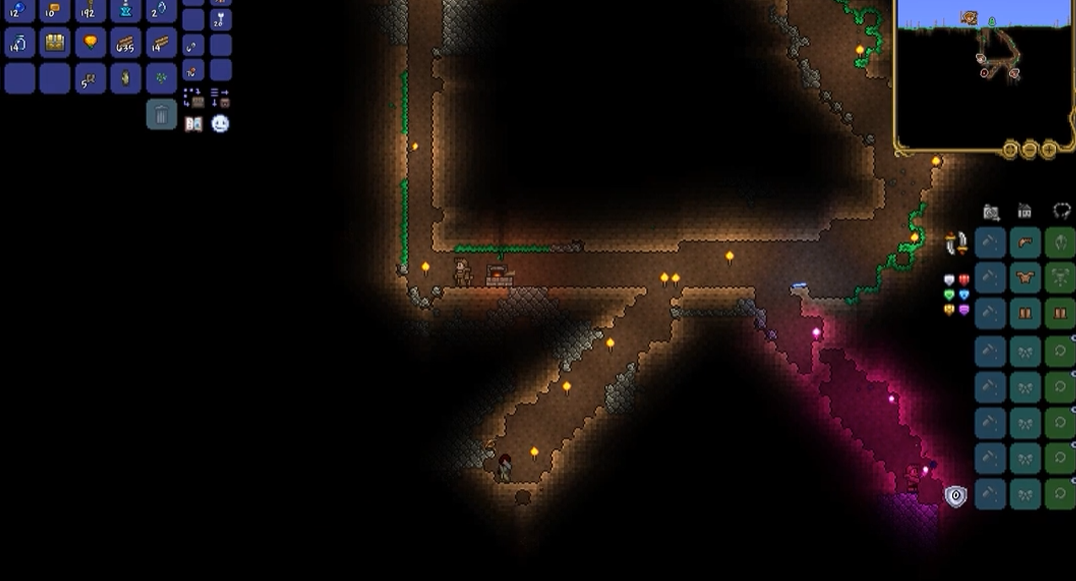Screen dimensions: 1076x581
Task: Open the emote smiley face button
Action: pyautogui.click(x=220, y=124)
